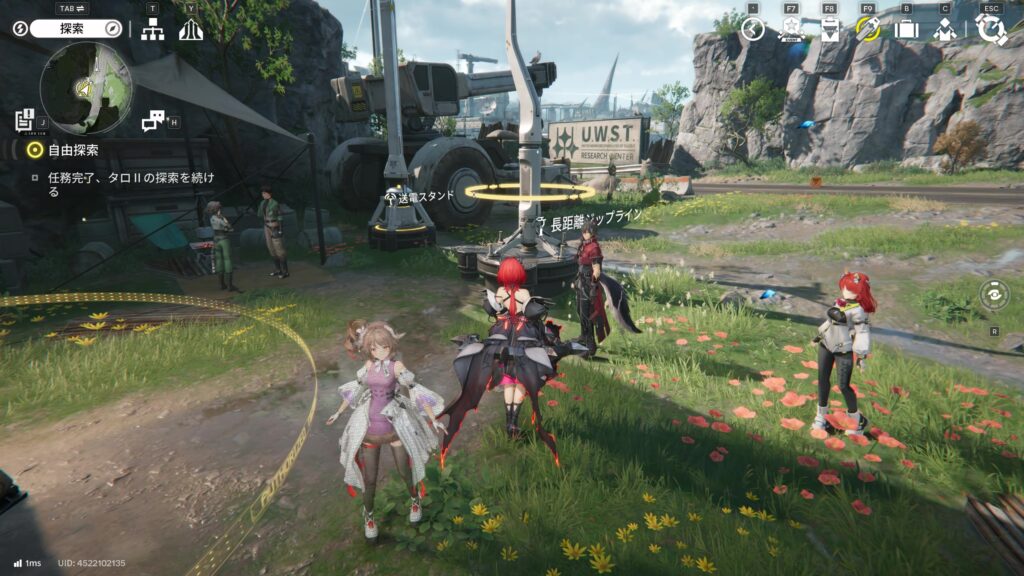The image size is (1024, 576).
Task: Open the hierarchy tree icon menu
Action: tap(152, 30)
